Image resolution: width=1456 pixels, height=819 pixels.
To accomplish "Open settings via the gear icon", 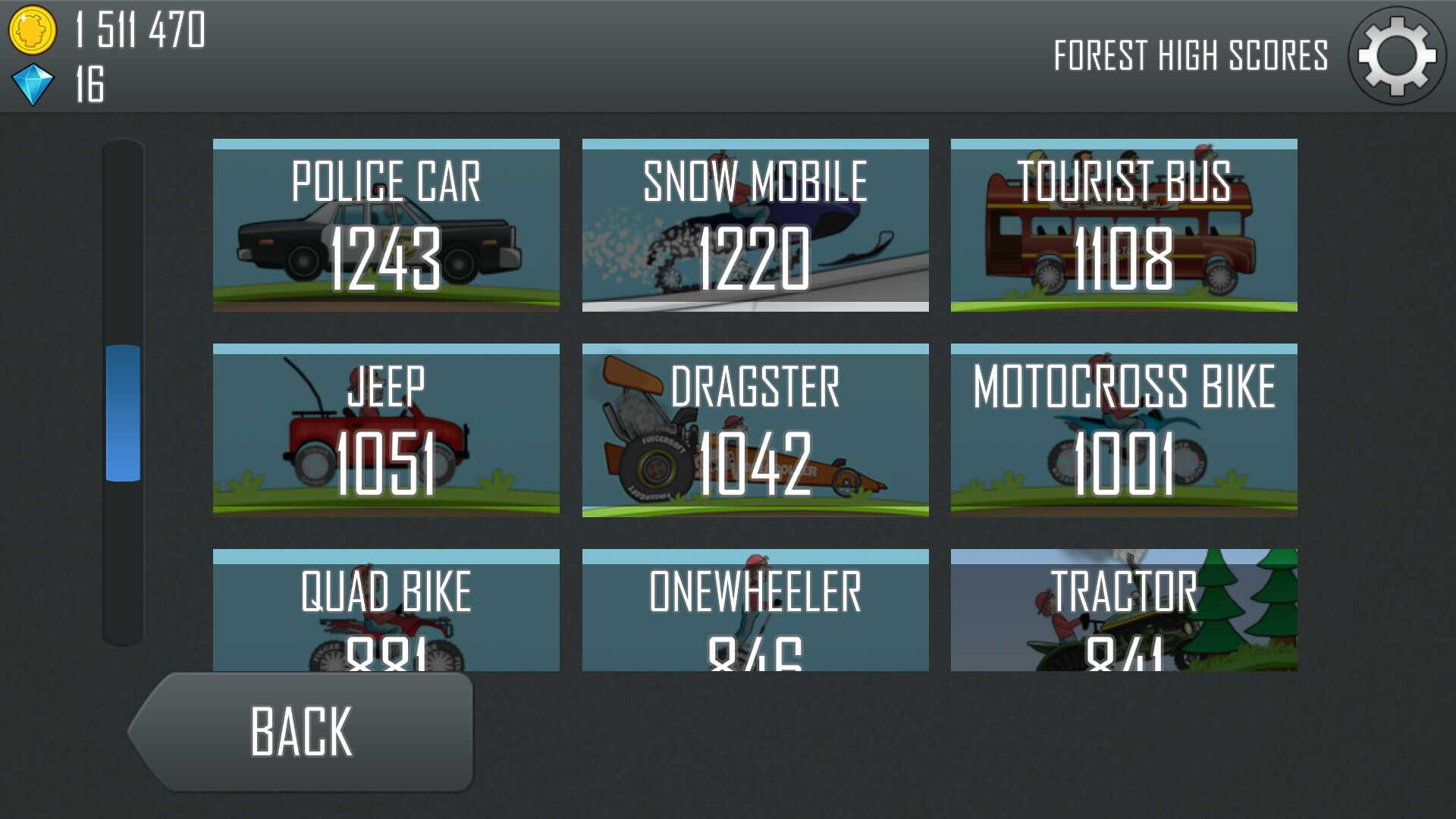I will coord(1397,56).
